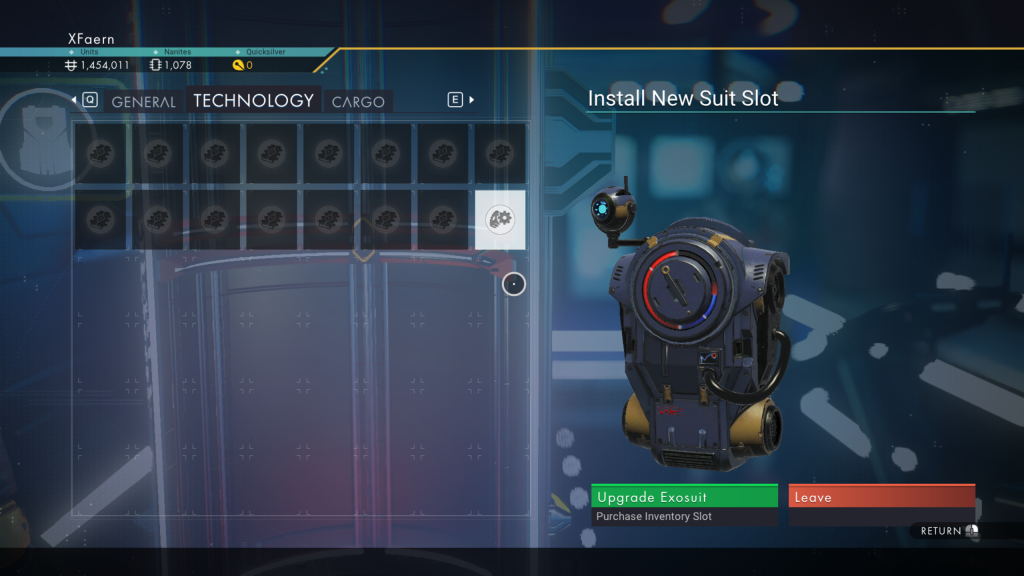The width and height of the screenshot is (1024, 576).
Task: Choose the Upgrade Exosuit option
Action: [684, 497]
